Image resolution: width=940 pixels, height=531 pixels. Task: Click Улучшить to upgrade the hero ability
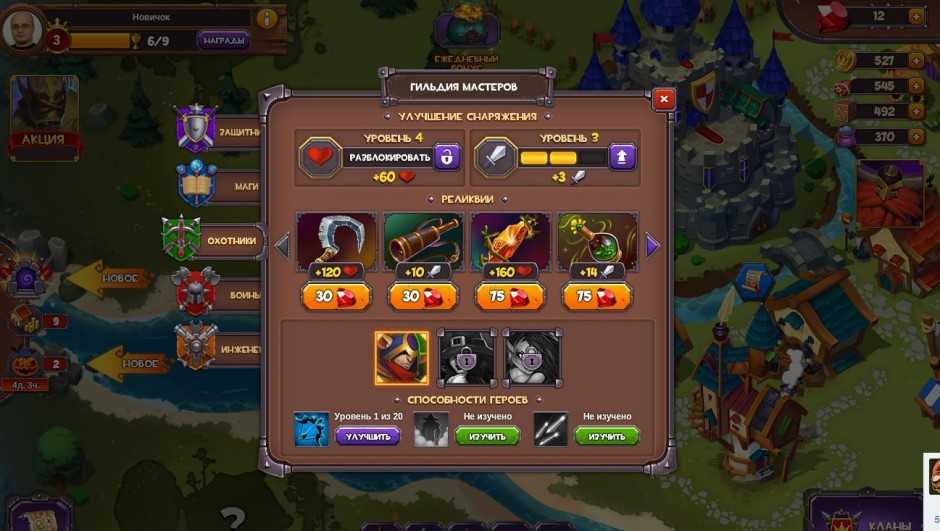[367, 437]
